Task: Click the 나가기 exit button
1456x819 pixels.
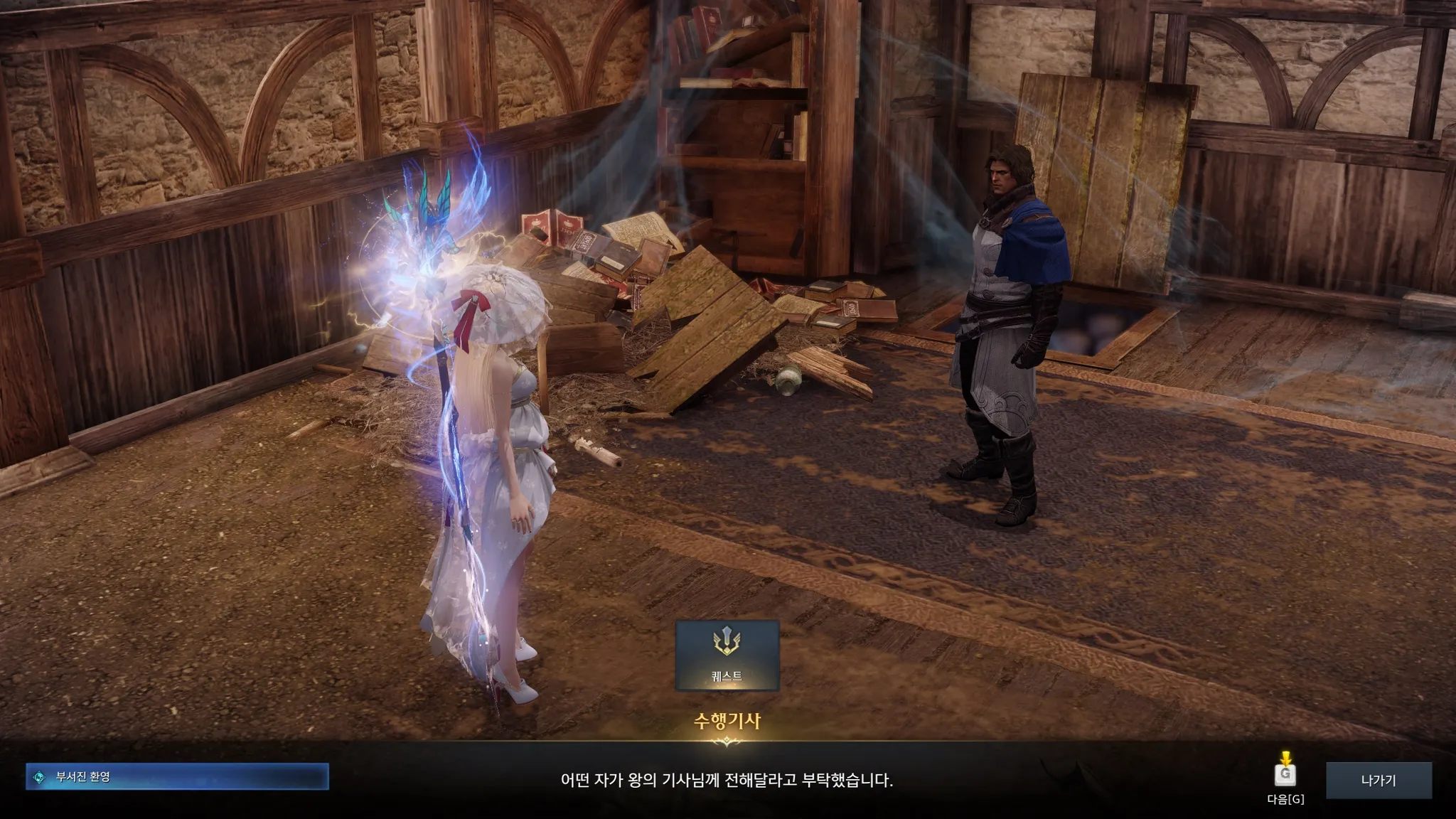Action: pyautogui.click(x=1379, y=780)
